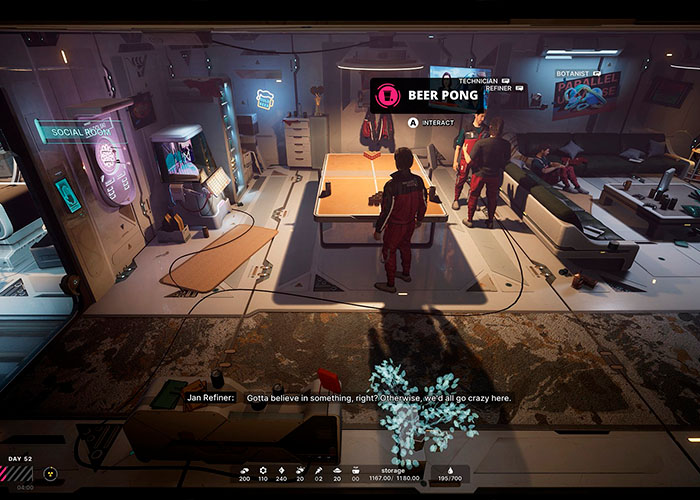Image resolution: width=700 pixels, height=500 pixels.
Task: Select the Beer Pong interaction label
Action: (x=420, y=96)
